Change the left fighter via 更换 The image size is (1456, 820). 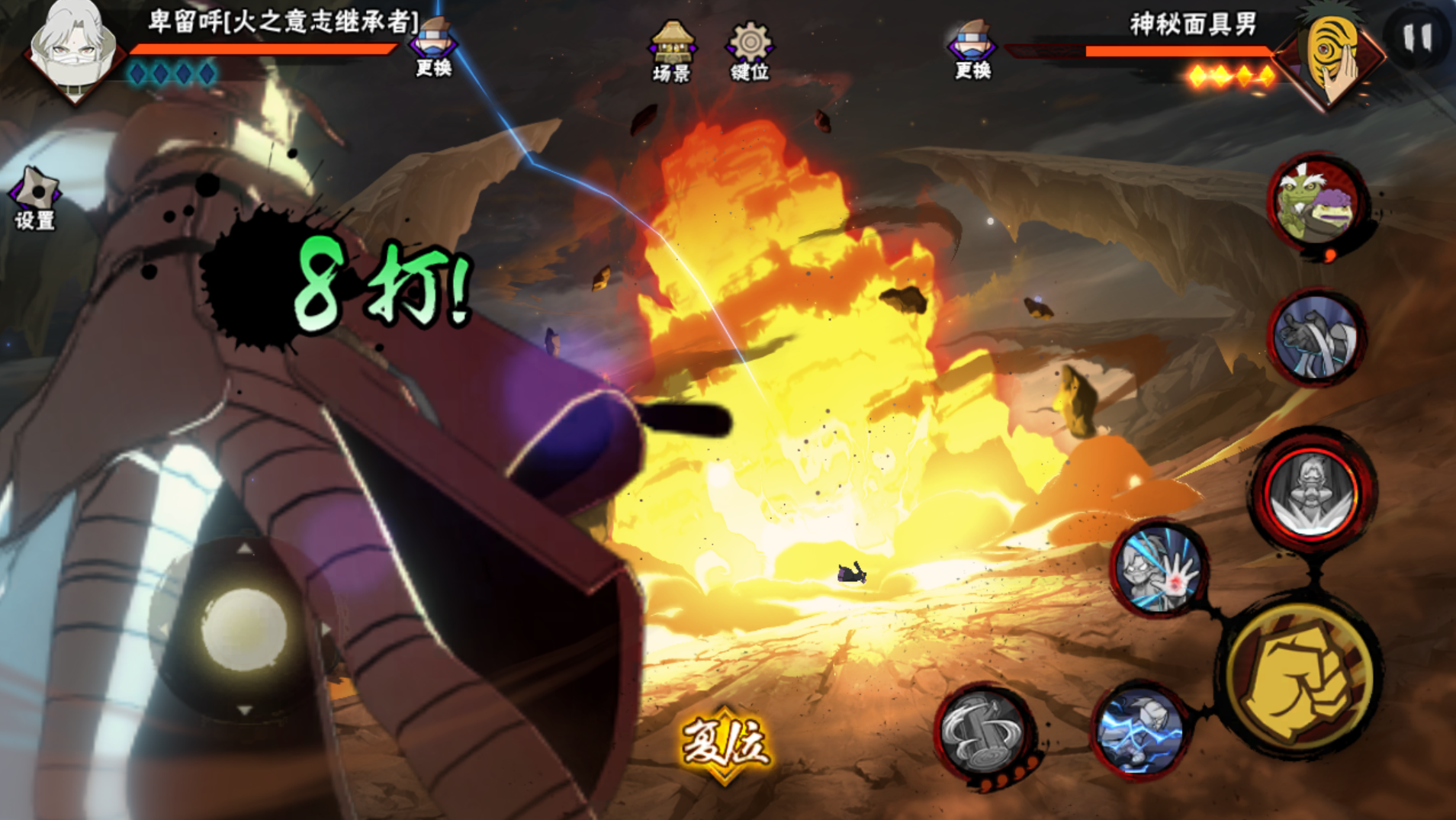click(433, 47)
